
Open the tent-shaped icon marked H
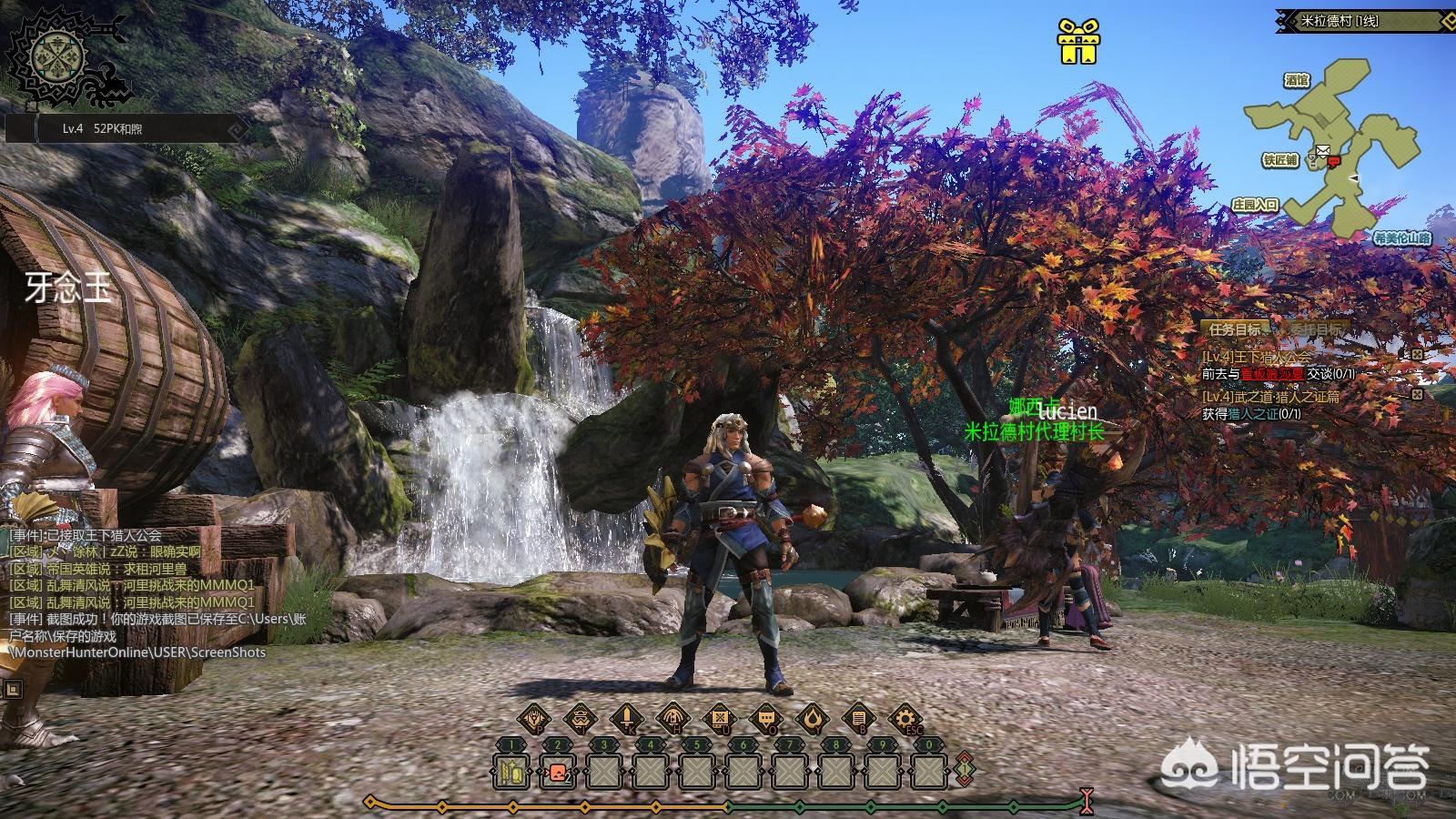tap(672, 720)
